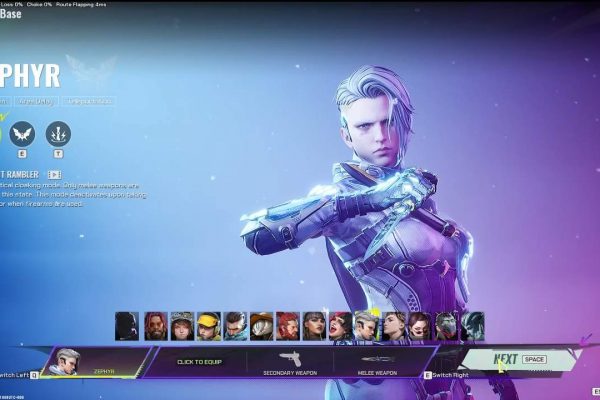Image resolution: width=600 pixels, height=400 pixels.
Task: Open the Secondary Weapon pistol slot
Action: [290, 361]
